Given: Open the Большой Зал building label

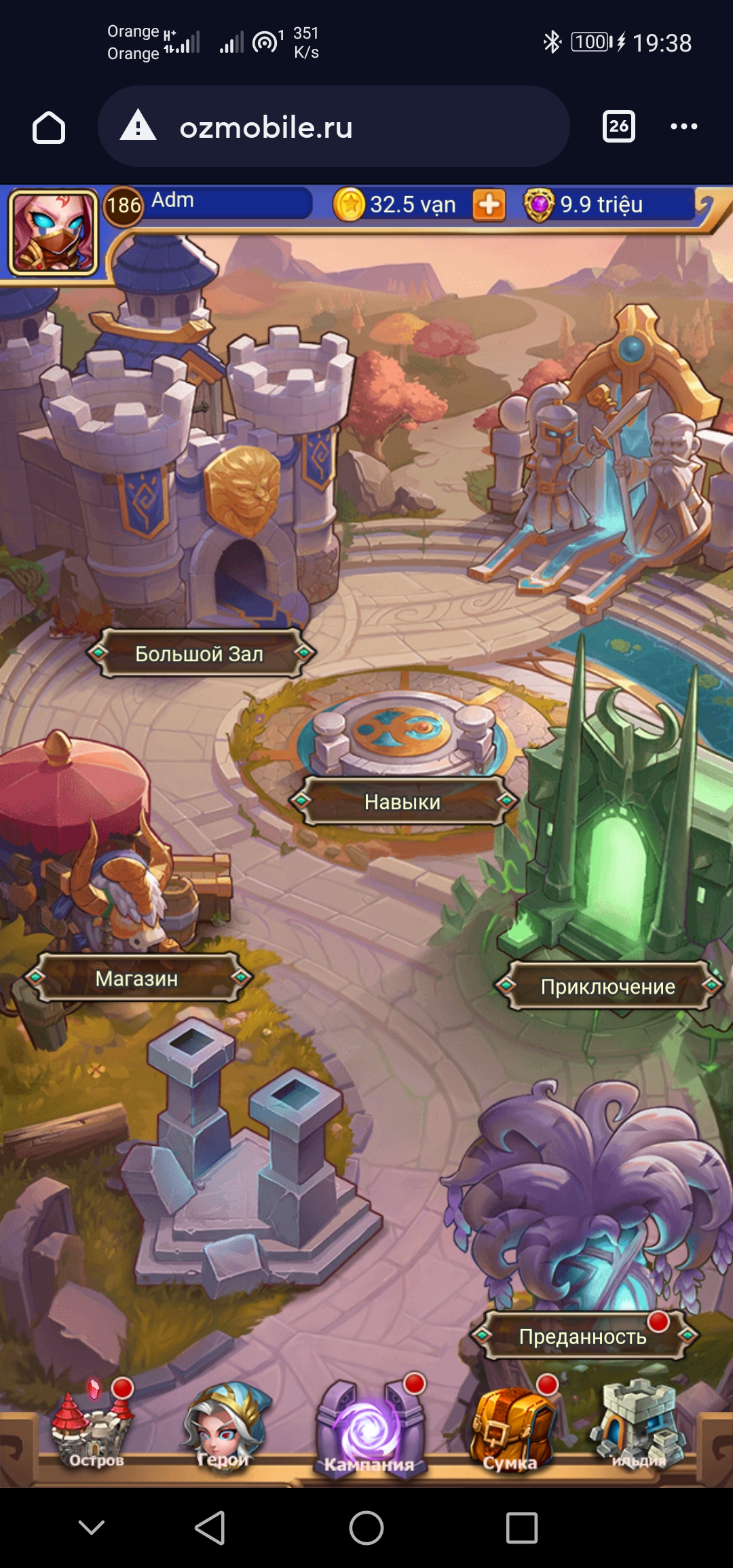Looking at the screenshot, I should tap(200, 654).
